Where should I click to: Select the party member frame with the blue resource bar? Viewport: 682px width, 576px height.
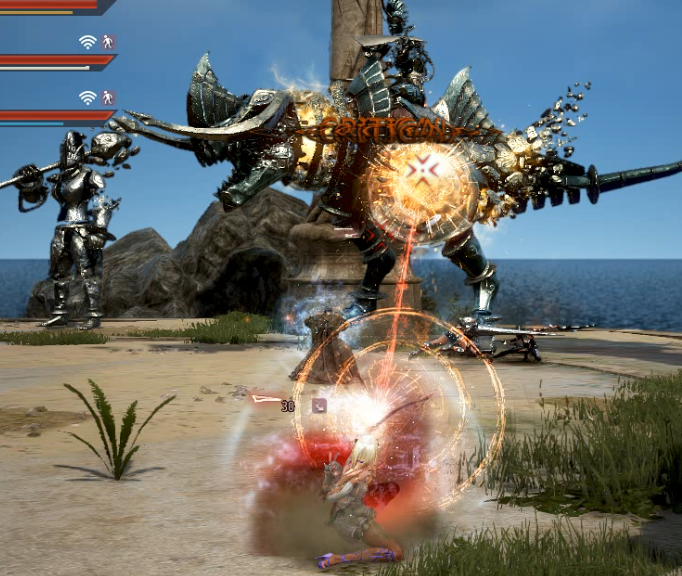point(50,117)
